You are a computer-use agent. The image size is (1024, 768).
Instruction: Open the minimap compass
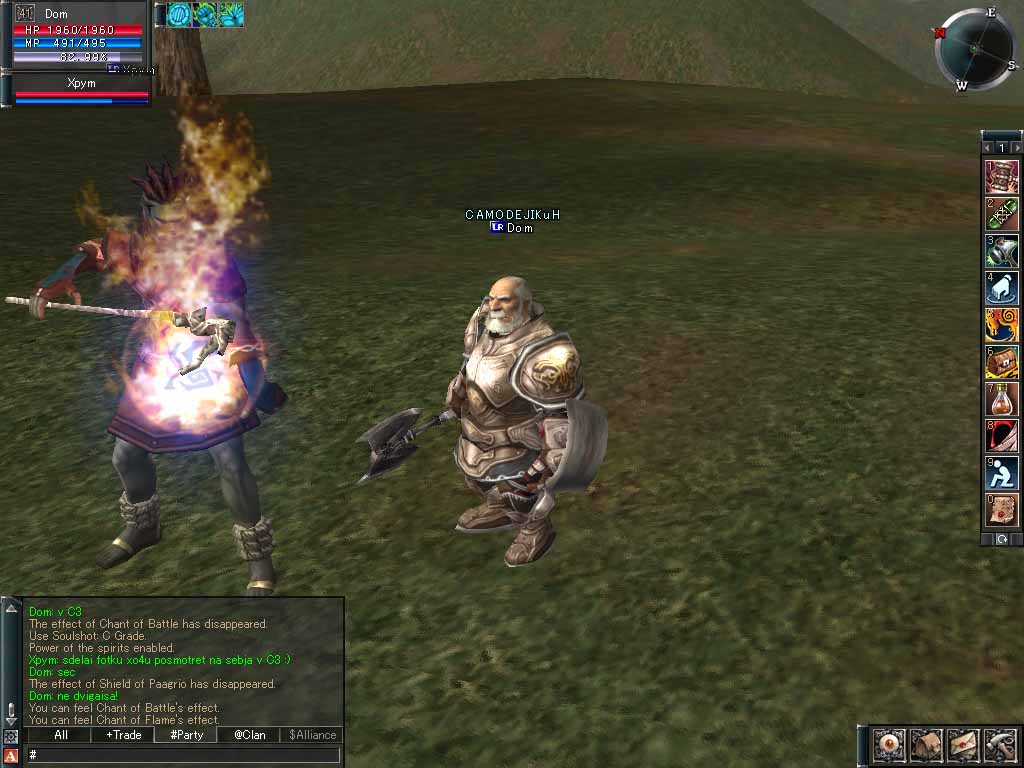coord(972,48)
